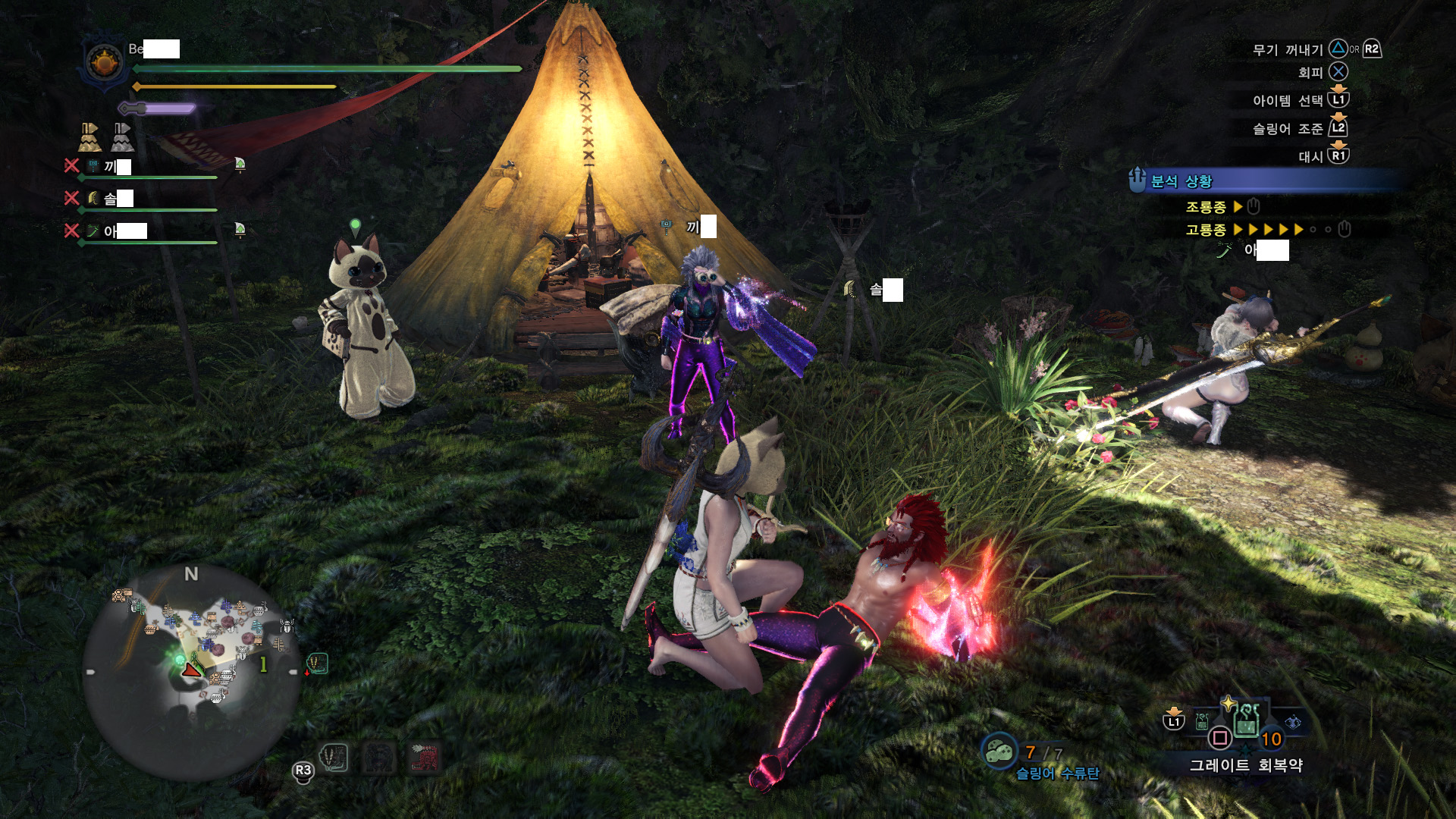1456x819 pixels.
Task: Open the circular minimap
Action: pyautogui.click(x=191, y=671)
